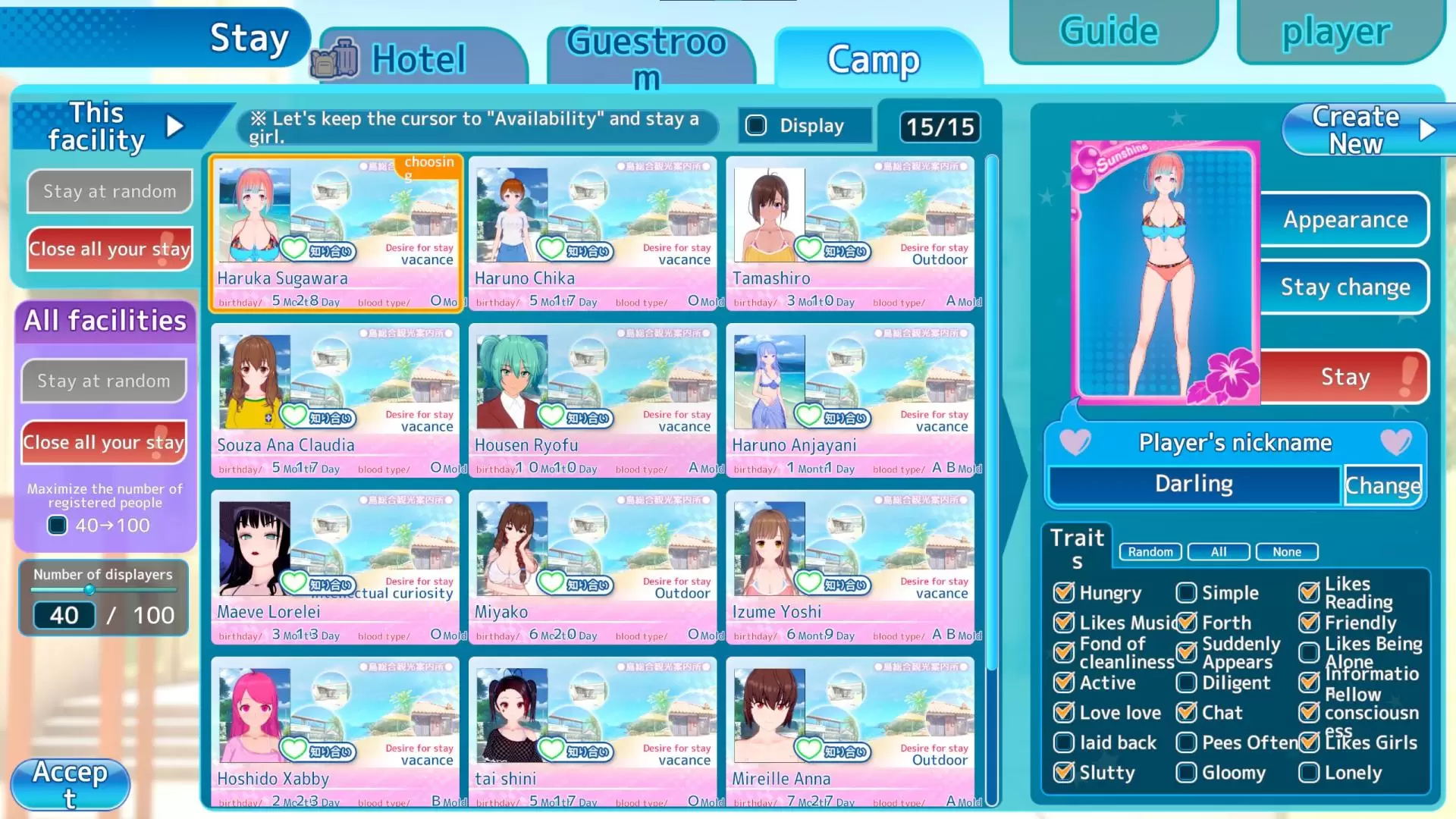This screenshot has width=1456, height=819.
Task: Select Maeve Lorelei's card
Action: point(334,566)
